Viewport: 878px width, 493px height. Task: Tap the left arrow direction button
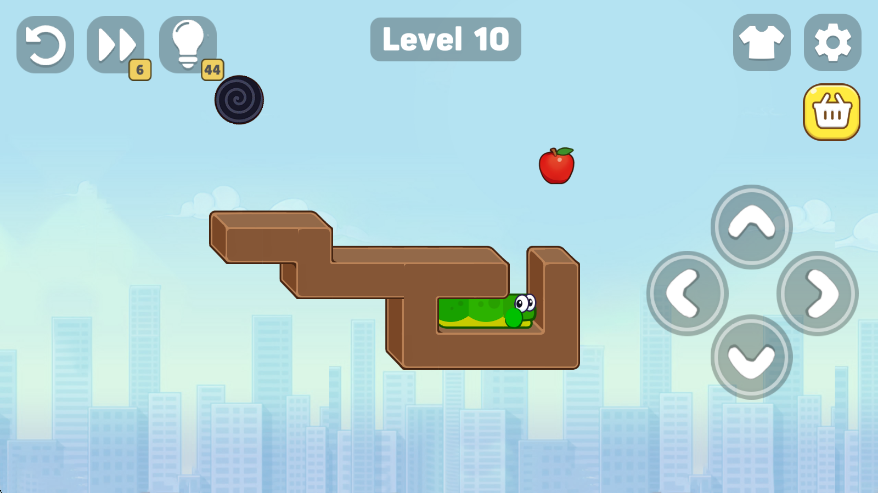687,293
